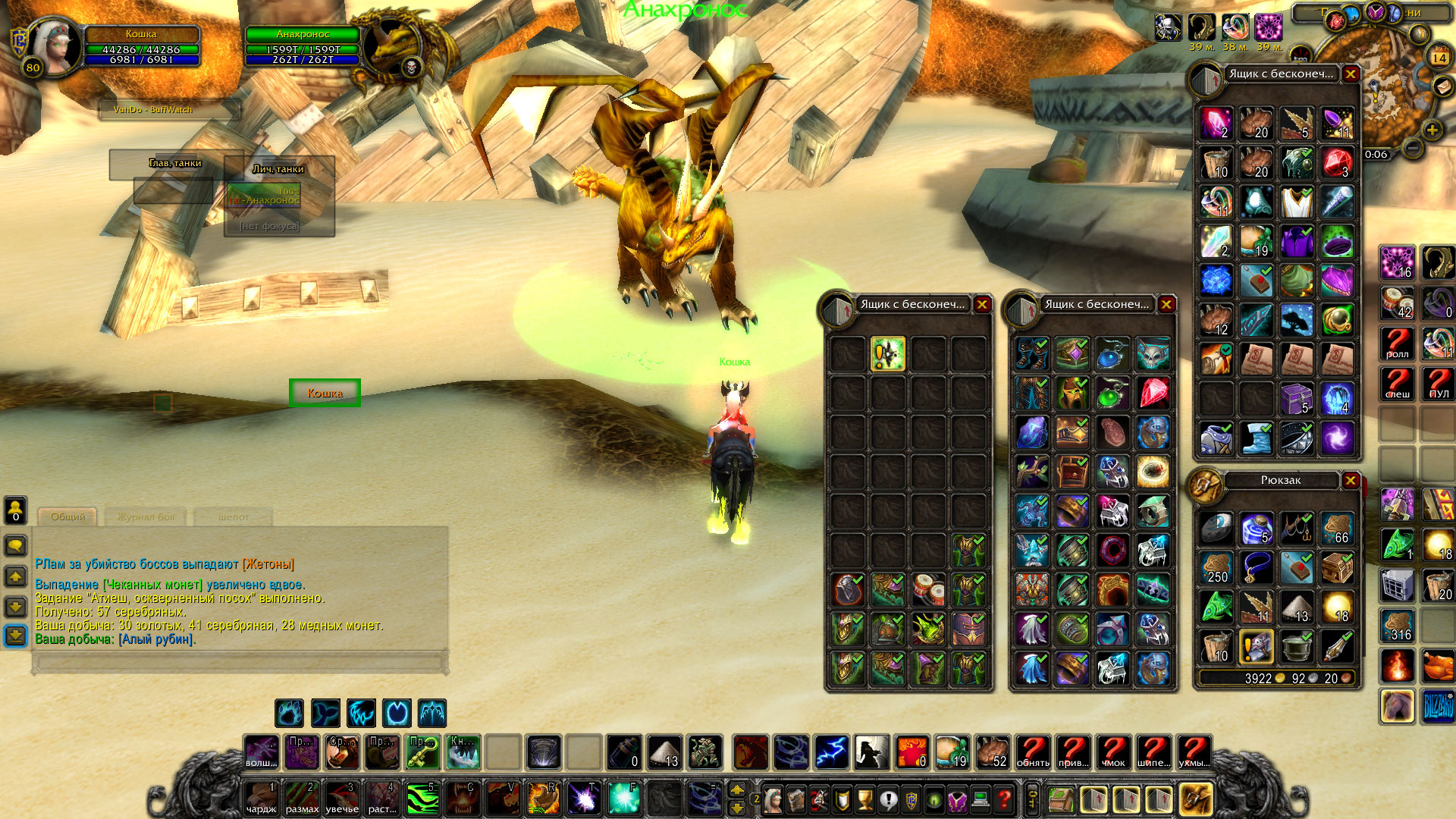
Task: Activate the ролл macro button
Action: (x=1397, y=344)
